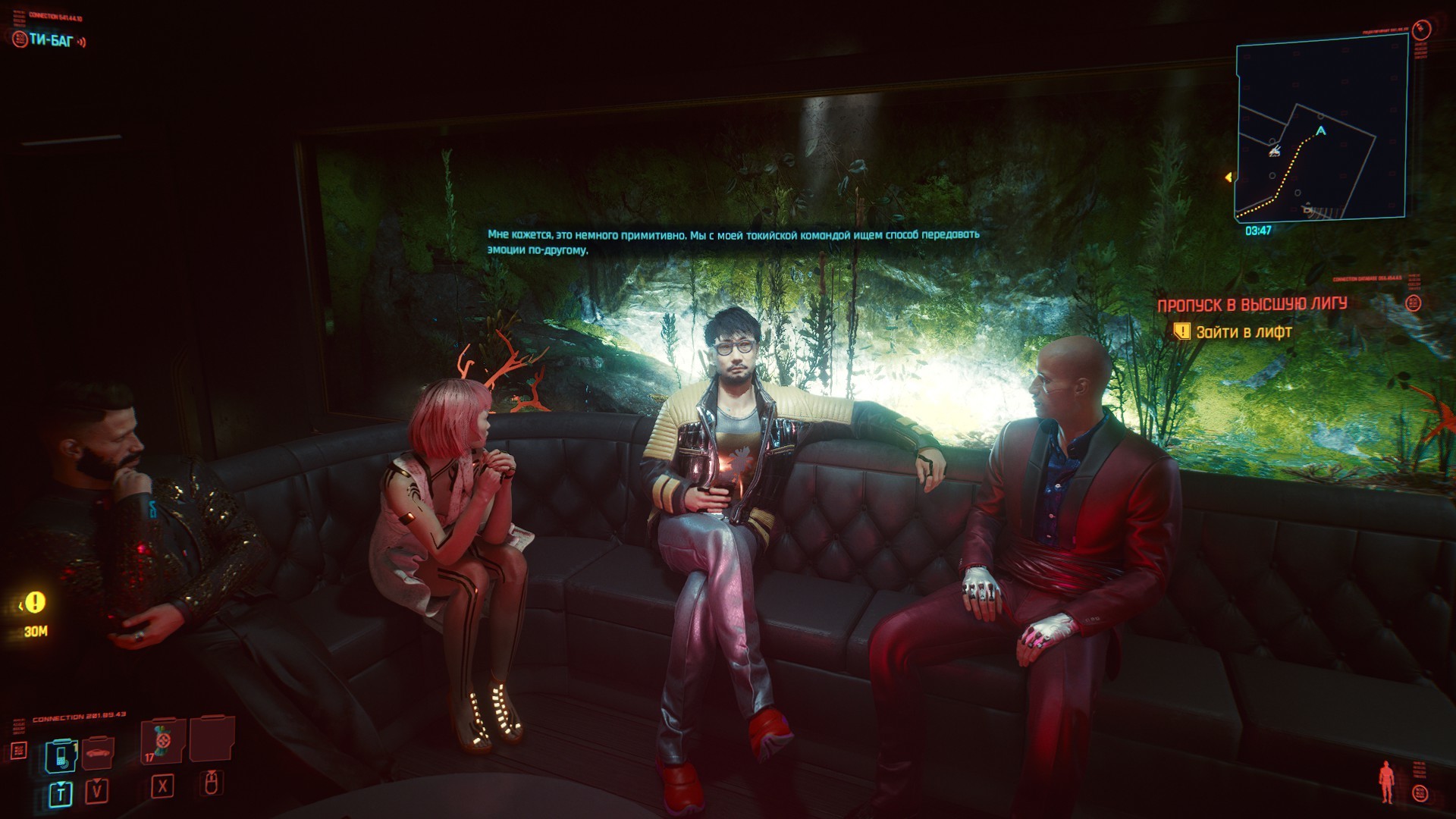Click the yellow objective marker on the minimap edge
The height and width of the screenshot is (819, 1456).
pyautogui.click(x=1228, y=177)
